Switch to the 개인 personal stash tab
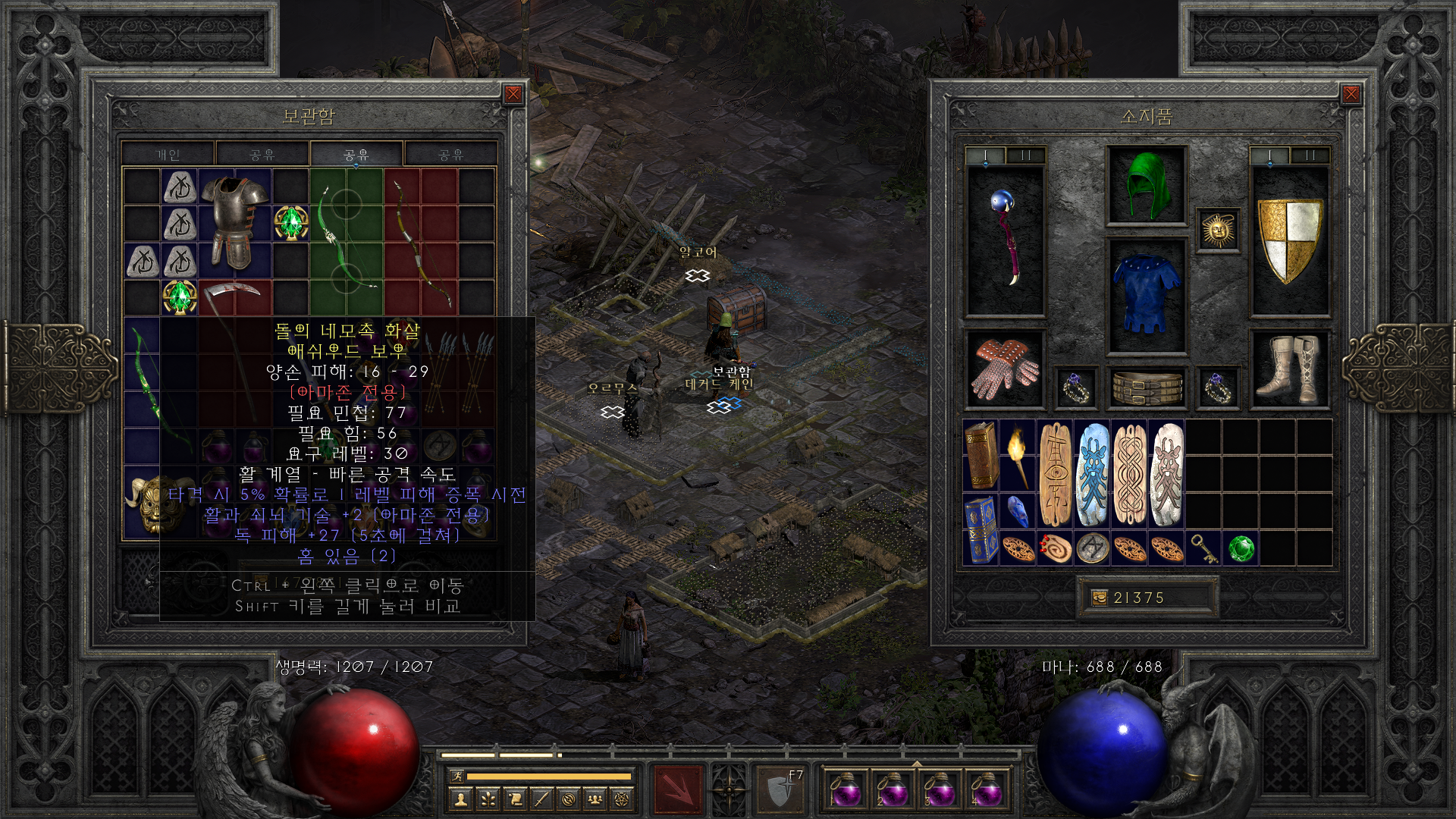 (168, 155)
